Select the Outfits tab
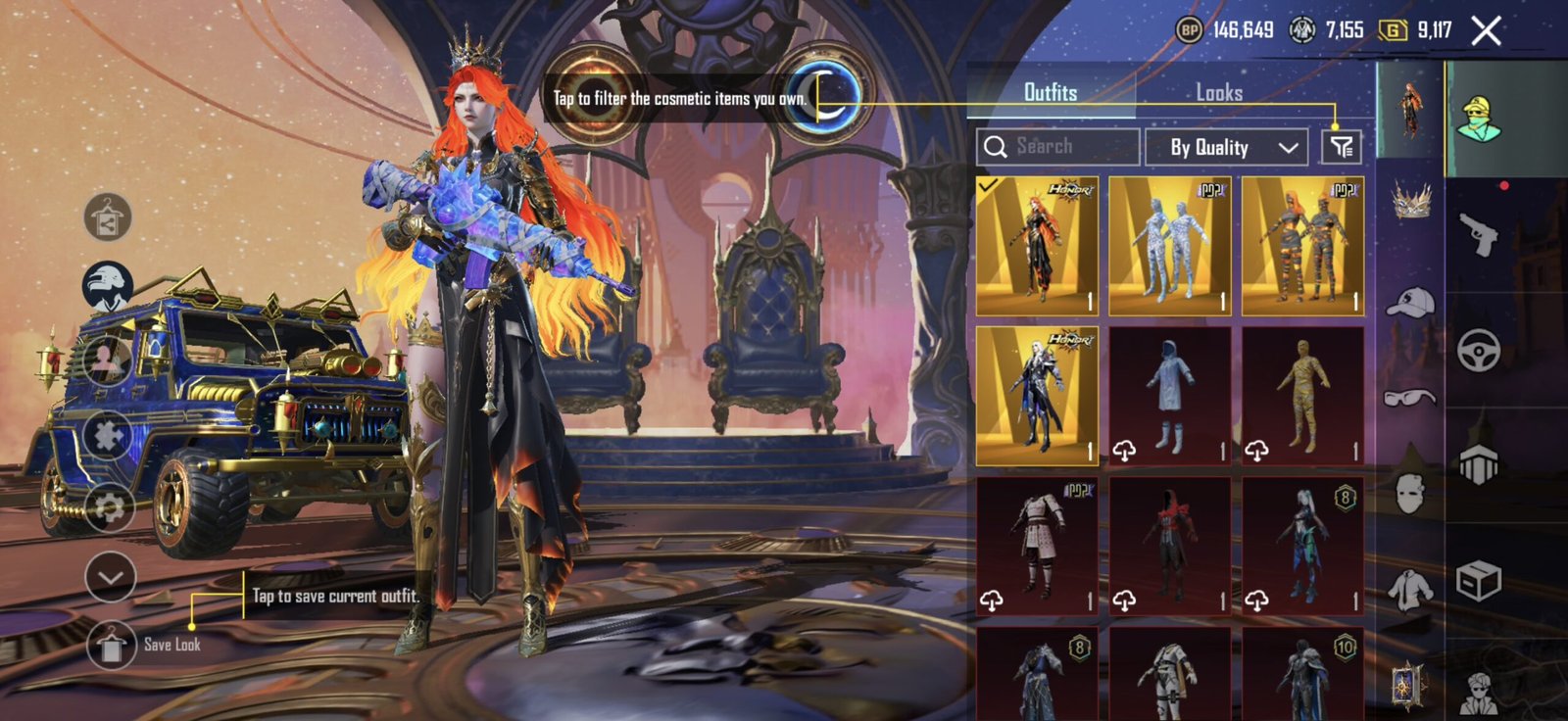The width and height of the screenshot is (1568, 721). tap(1050, 93)
